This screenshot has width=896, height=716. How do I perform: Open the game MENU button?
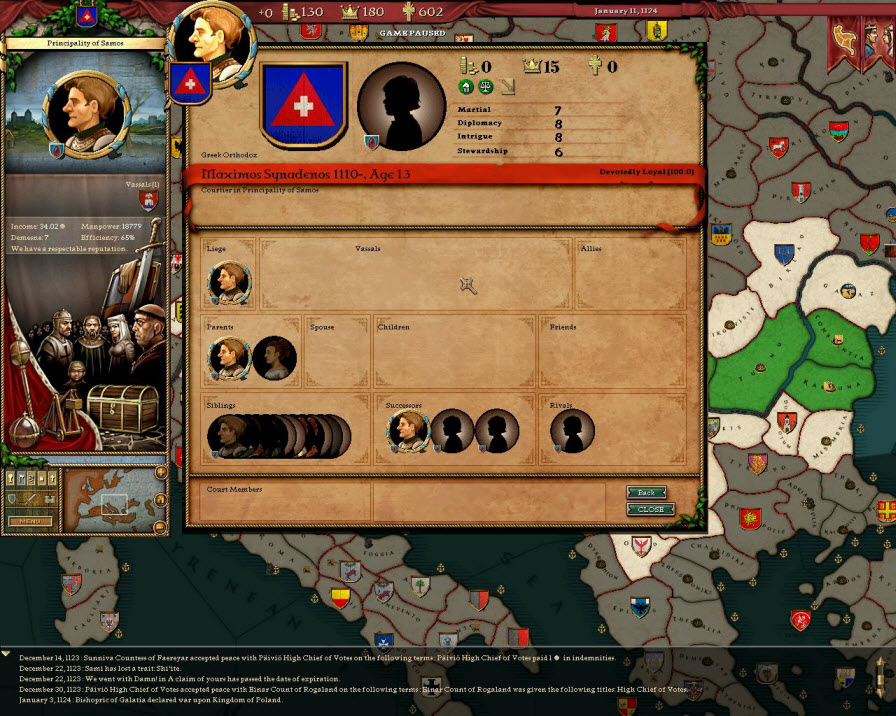point(29,521)
